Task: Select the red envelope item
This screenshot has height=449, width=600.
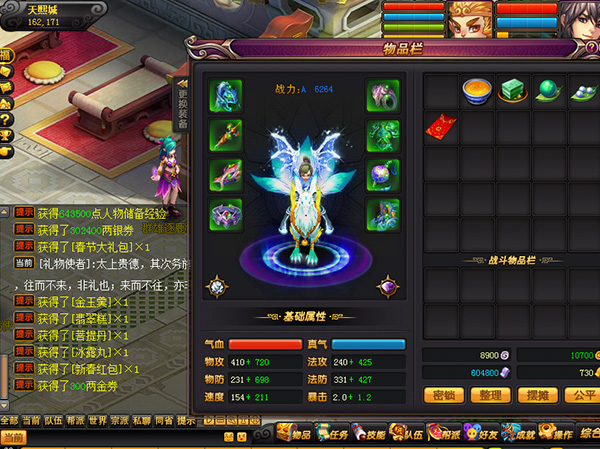Action: point(441,125)
